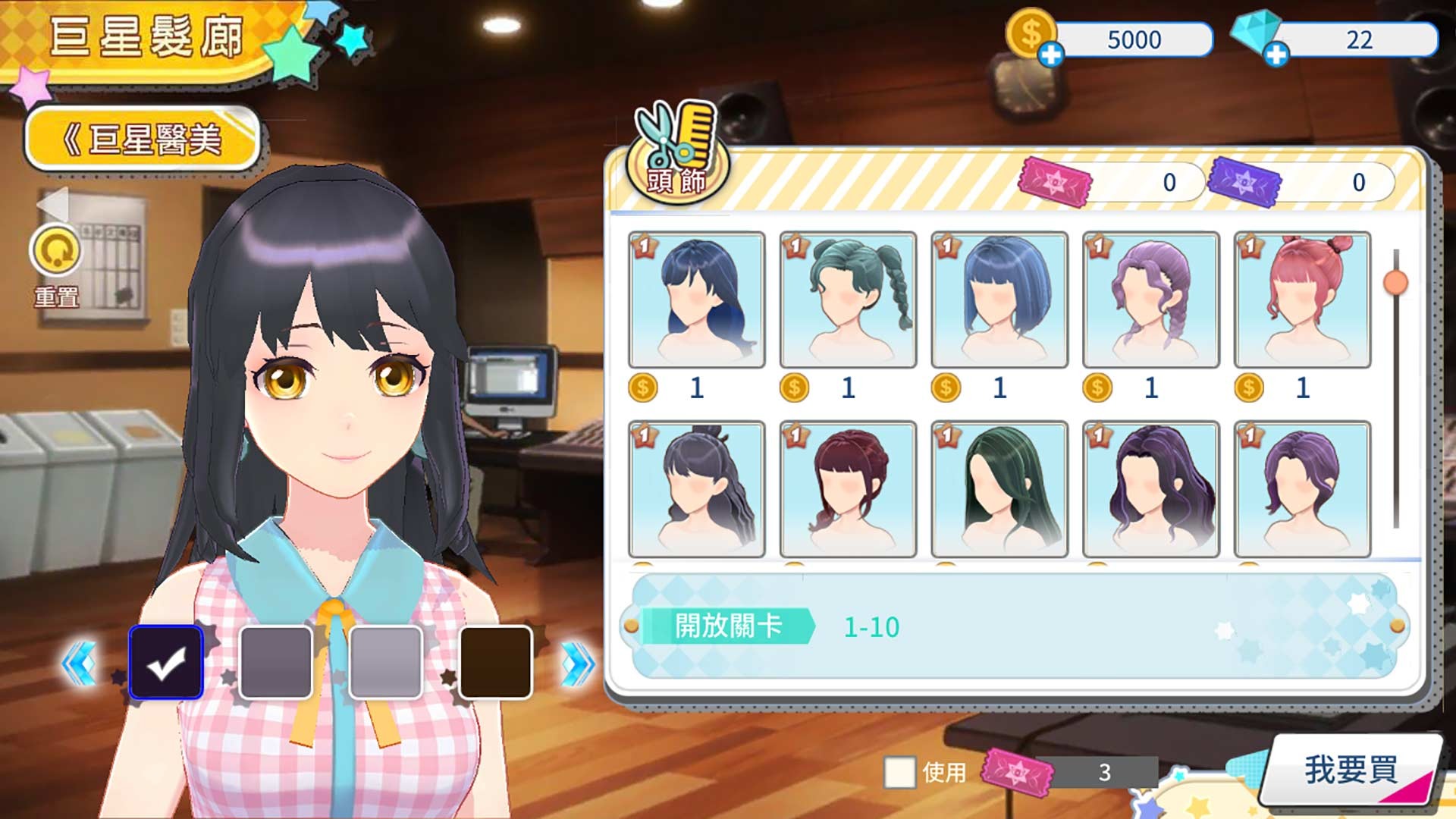Click the left blue chevron for previous colors
This screenshot has width=1456, height=819.
coord(80,662)
